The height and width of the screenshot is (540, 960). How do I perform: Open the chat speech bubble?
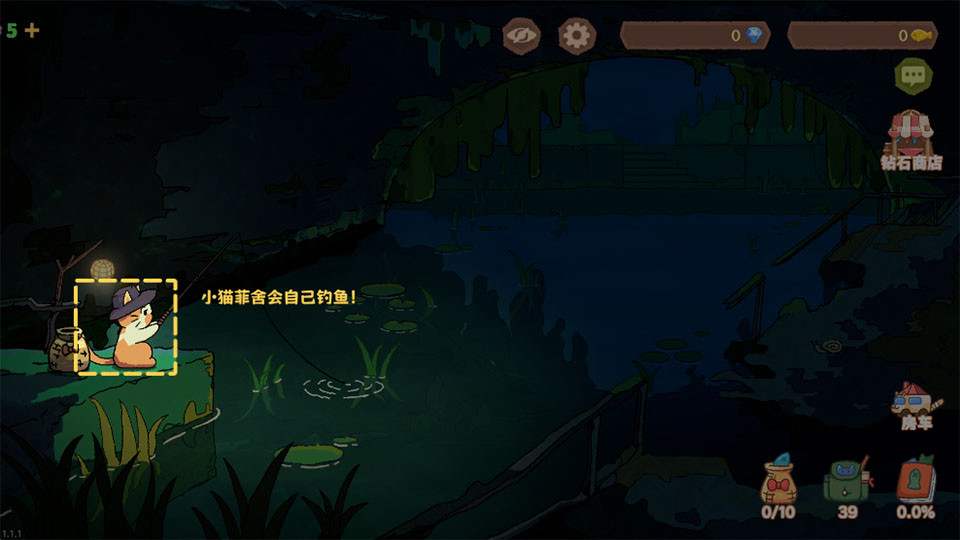click(912, 74)
